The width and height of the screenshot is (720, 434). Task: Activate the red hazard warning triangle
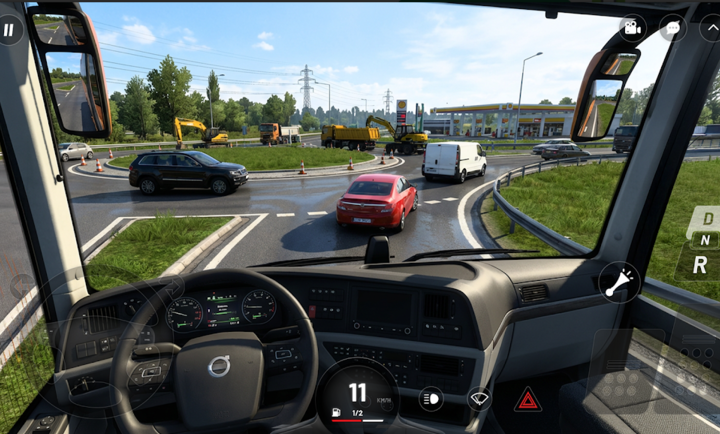coord(528,400)
